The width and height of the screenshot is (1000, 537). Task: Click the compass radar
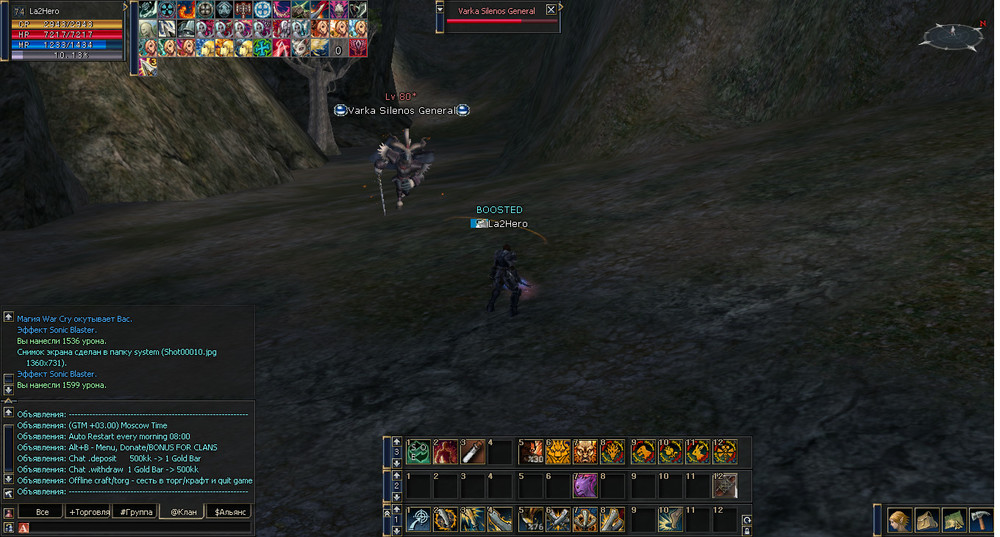point(951,36)
